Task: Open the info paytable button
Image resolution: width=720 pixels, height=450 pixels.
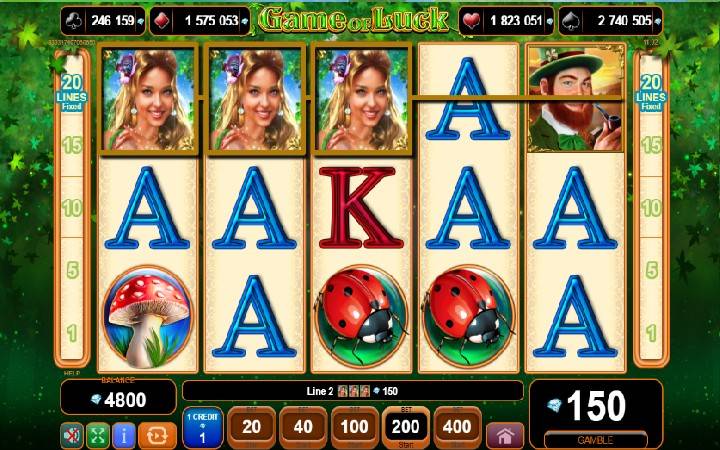Action: 125,435
